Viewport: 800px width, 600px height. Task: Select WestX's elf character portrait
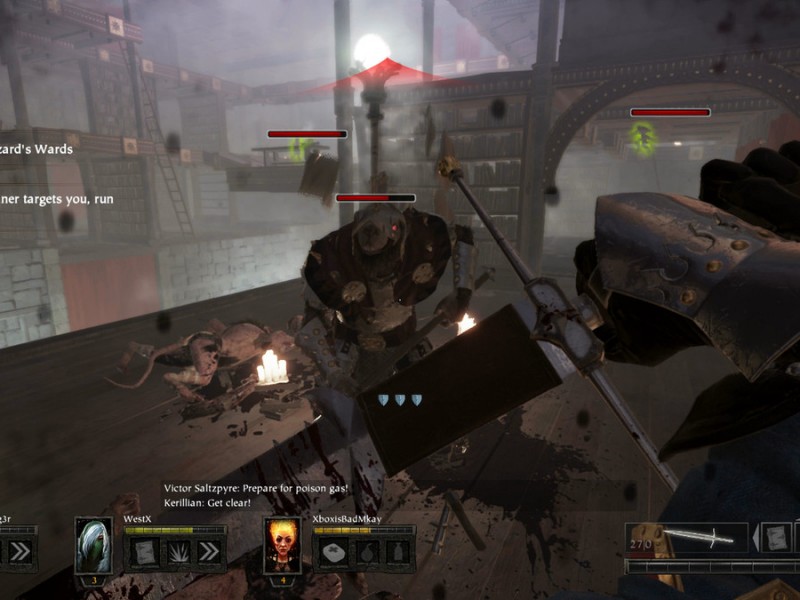93,545
